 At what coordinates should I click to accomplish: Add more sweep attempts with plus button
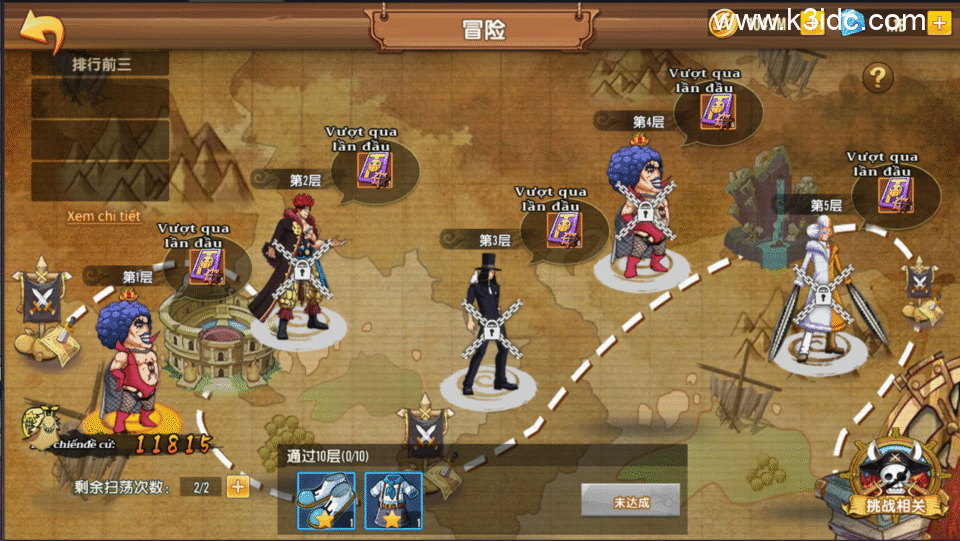(x=238, y=487)
